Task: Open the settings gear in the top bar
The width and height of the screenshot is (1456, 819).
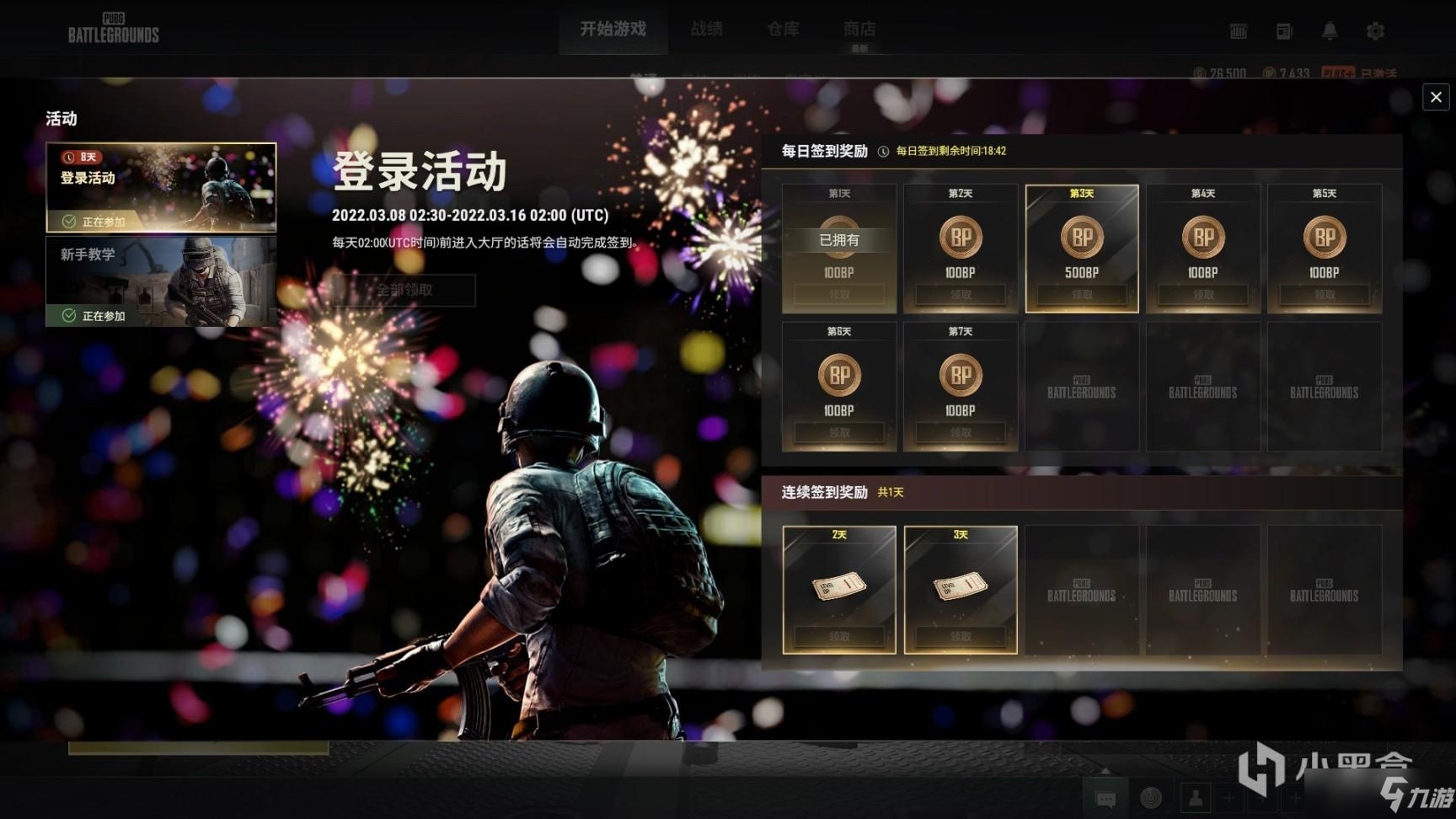Action: [x=1375, y=30]
